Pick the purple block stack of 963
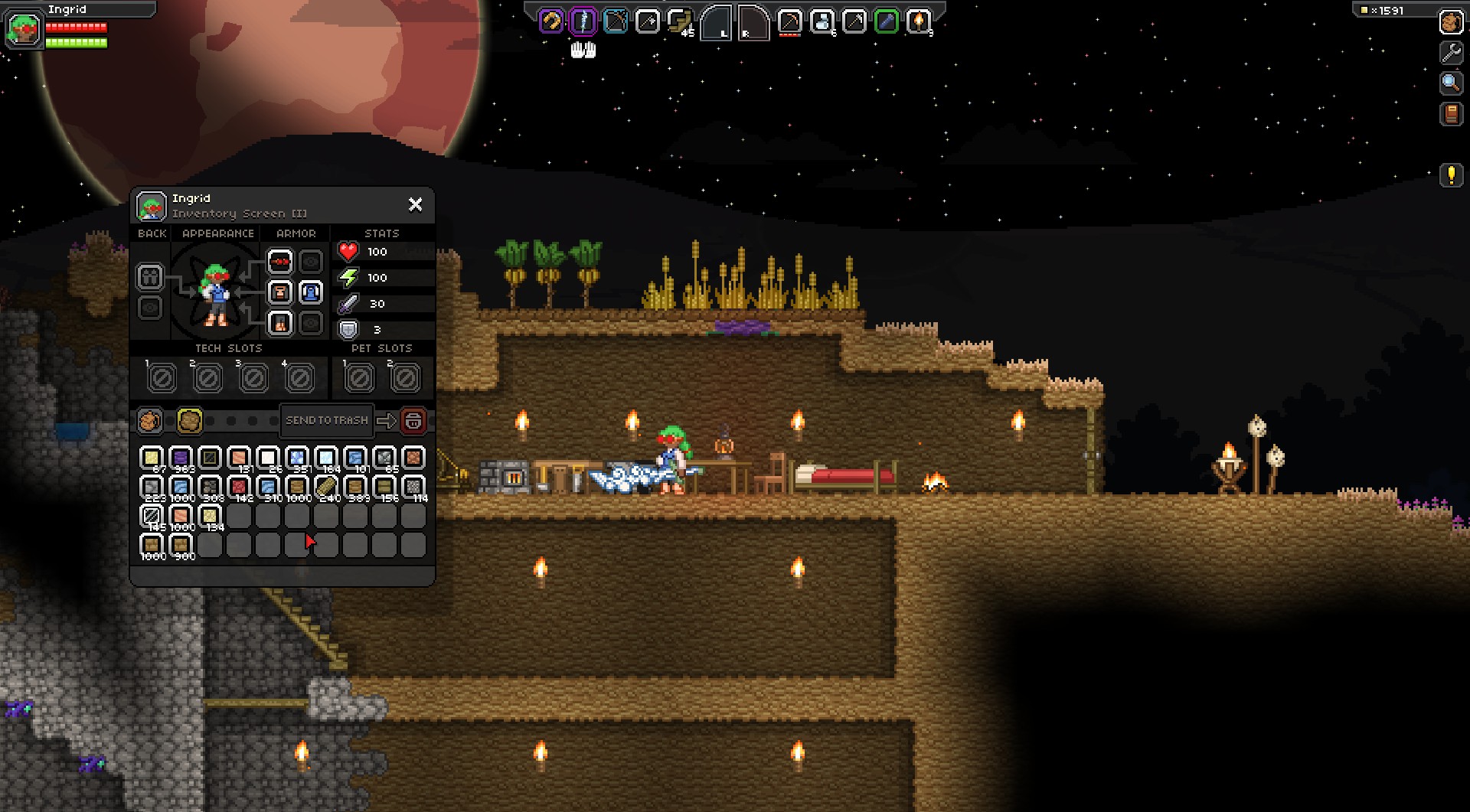This screenshot has height=812, width=1470. coord(181,458)
